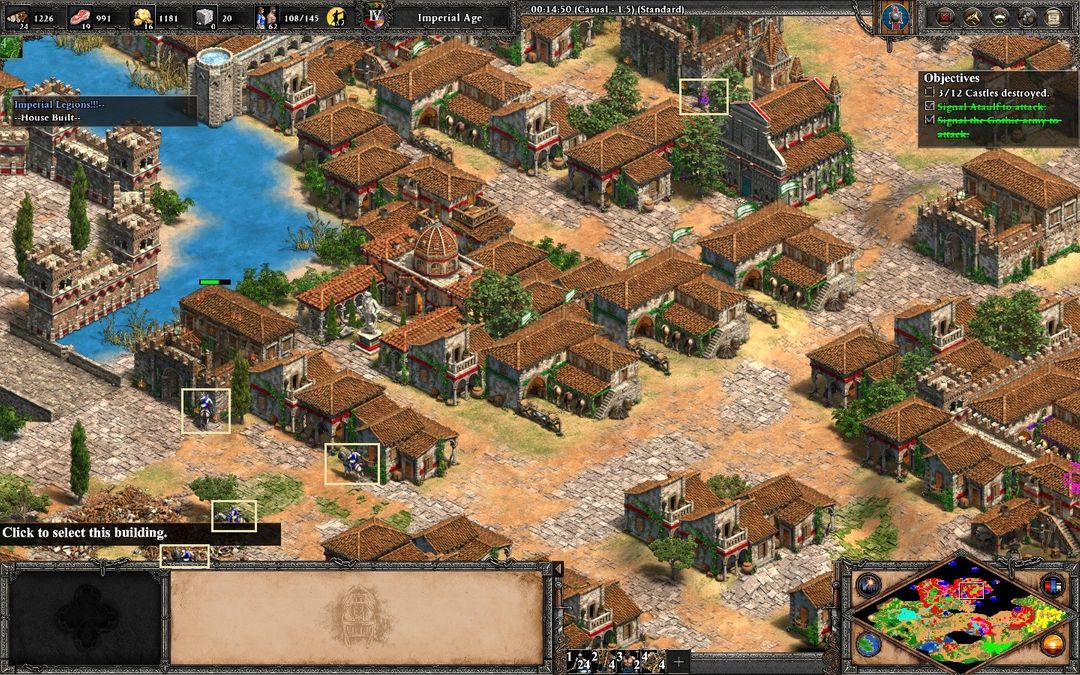Toggle the minimap color mode flag button
The image size is (1080, 675).
click(x=1051, y=585)
